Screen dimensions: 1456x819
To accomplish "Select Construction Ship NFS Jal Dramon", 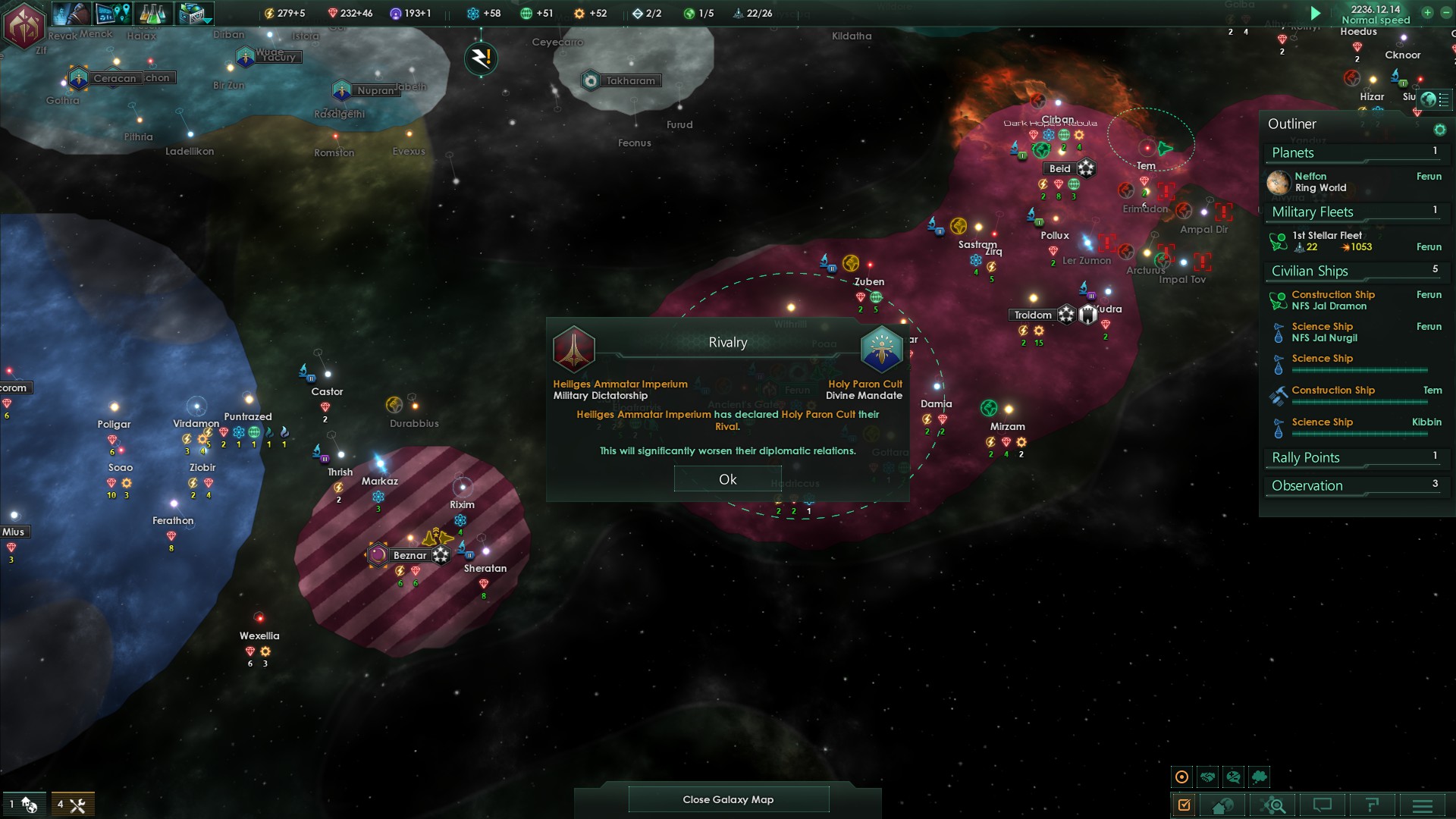I will (x=1329, y=300).
